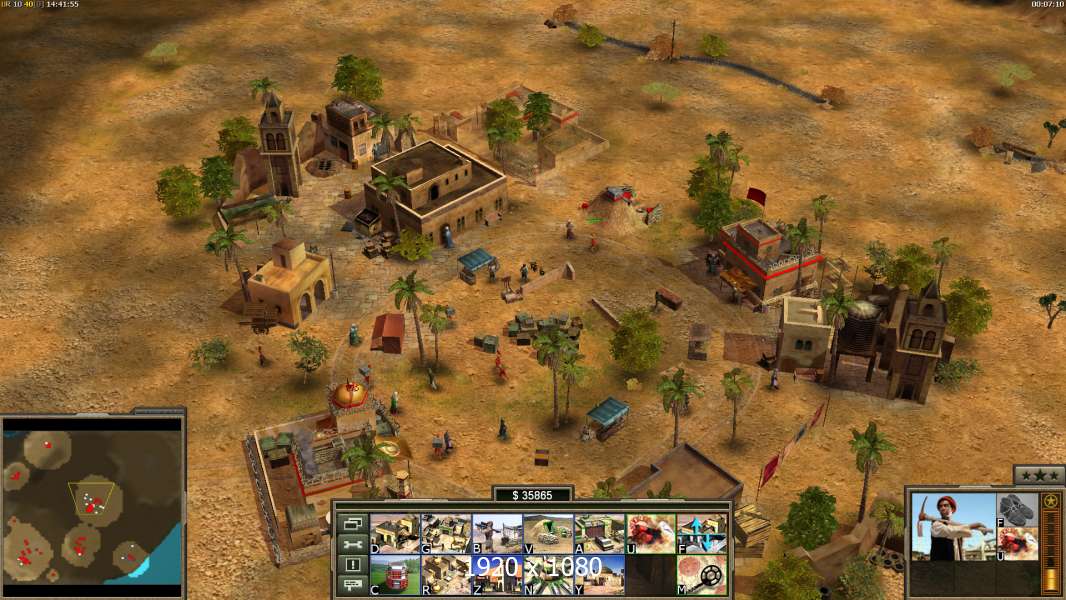The width and height of the screenshot is (1066, 600).
Task: Open the three-star general rank button
Action: pos(1038,476)
